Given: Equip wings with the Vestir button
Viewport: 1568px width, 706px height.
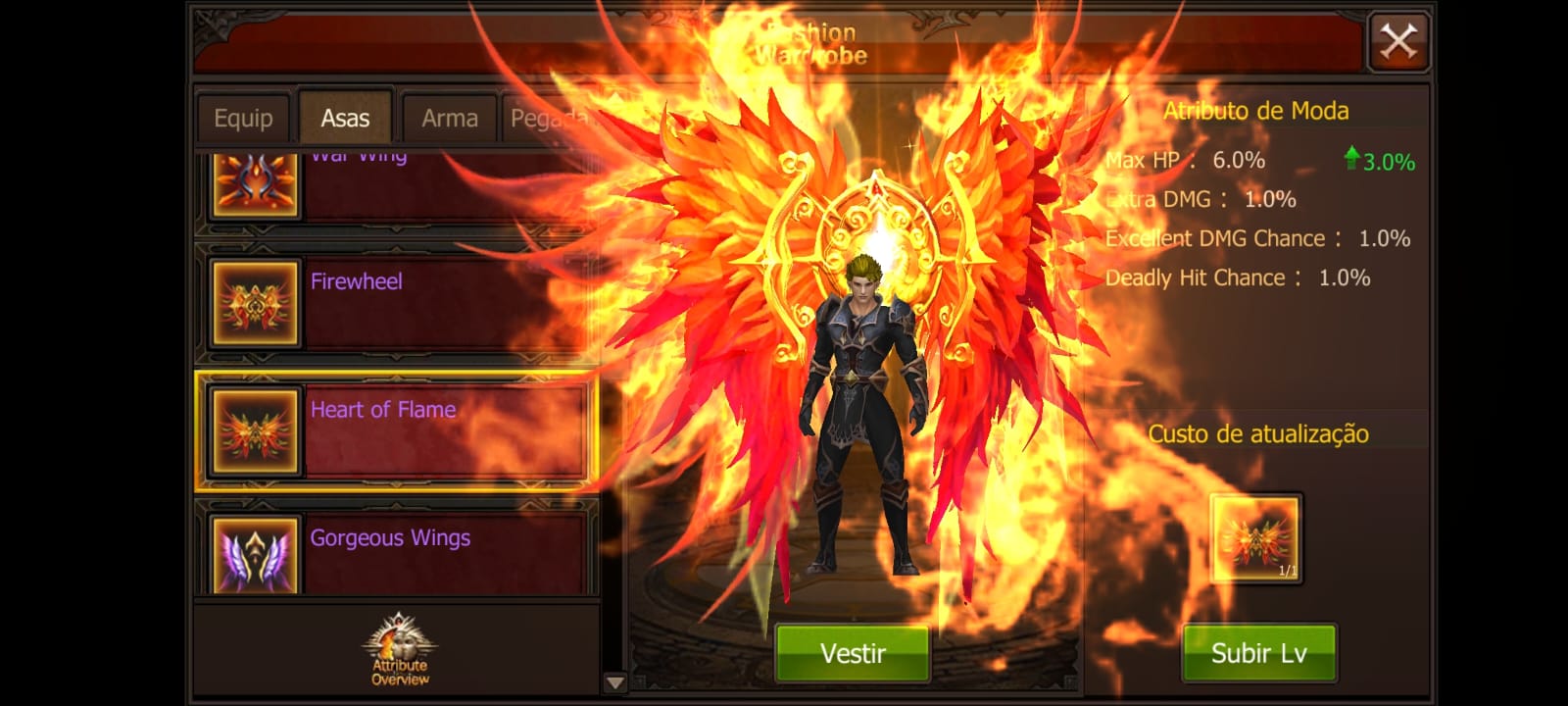Looking at the screenshot, I should coord(853,653).
